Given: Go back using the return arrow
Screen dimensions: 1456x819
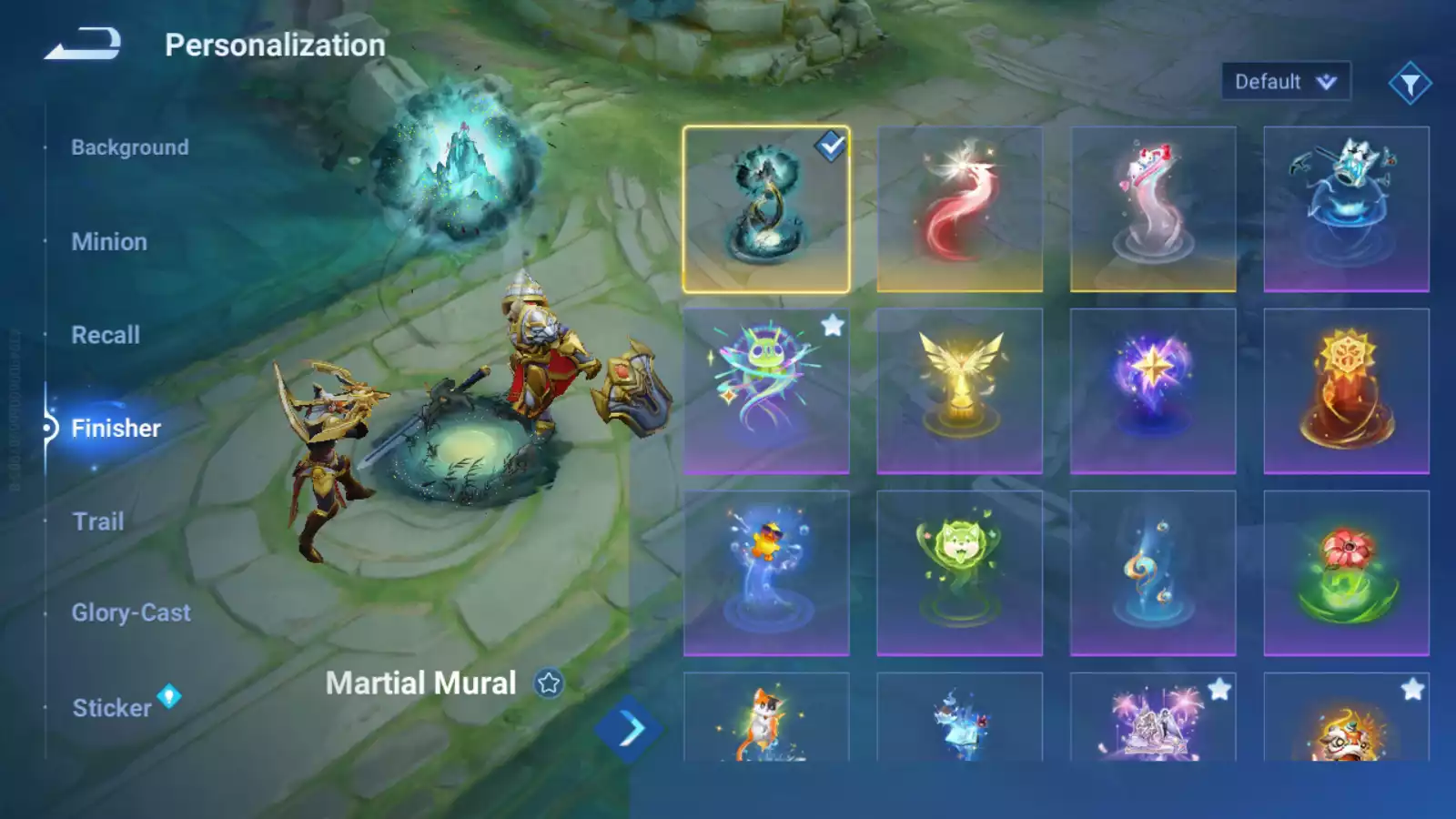Looking at the screenshot, I should tap(83, 44).
